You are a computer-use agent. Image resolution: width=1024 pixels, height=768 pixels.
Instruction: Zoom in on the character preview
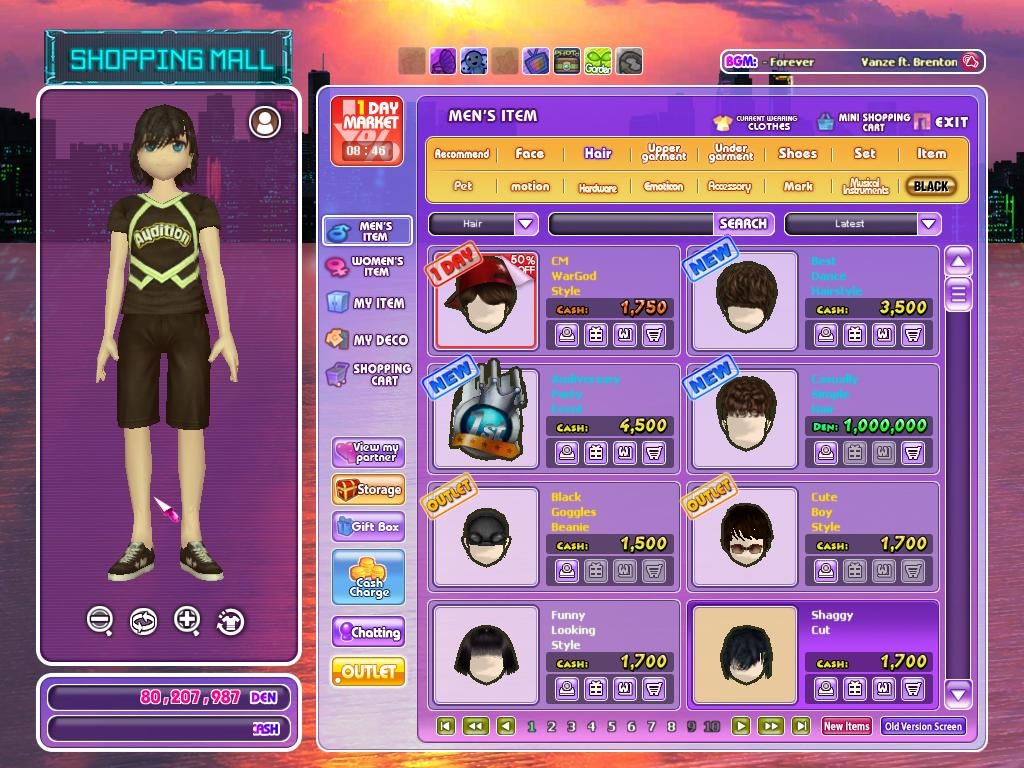[x=187, y=620]
